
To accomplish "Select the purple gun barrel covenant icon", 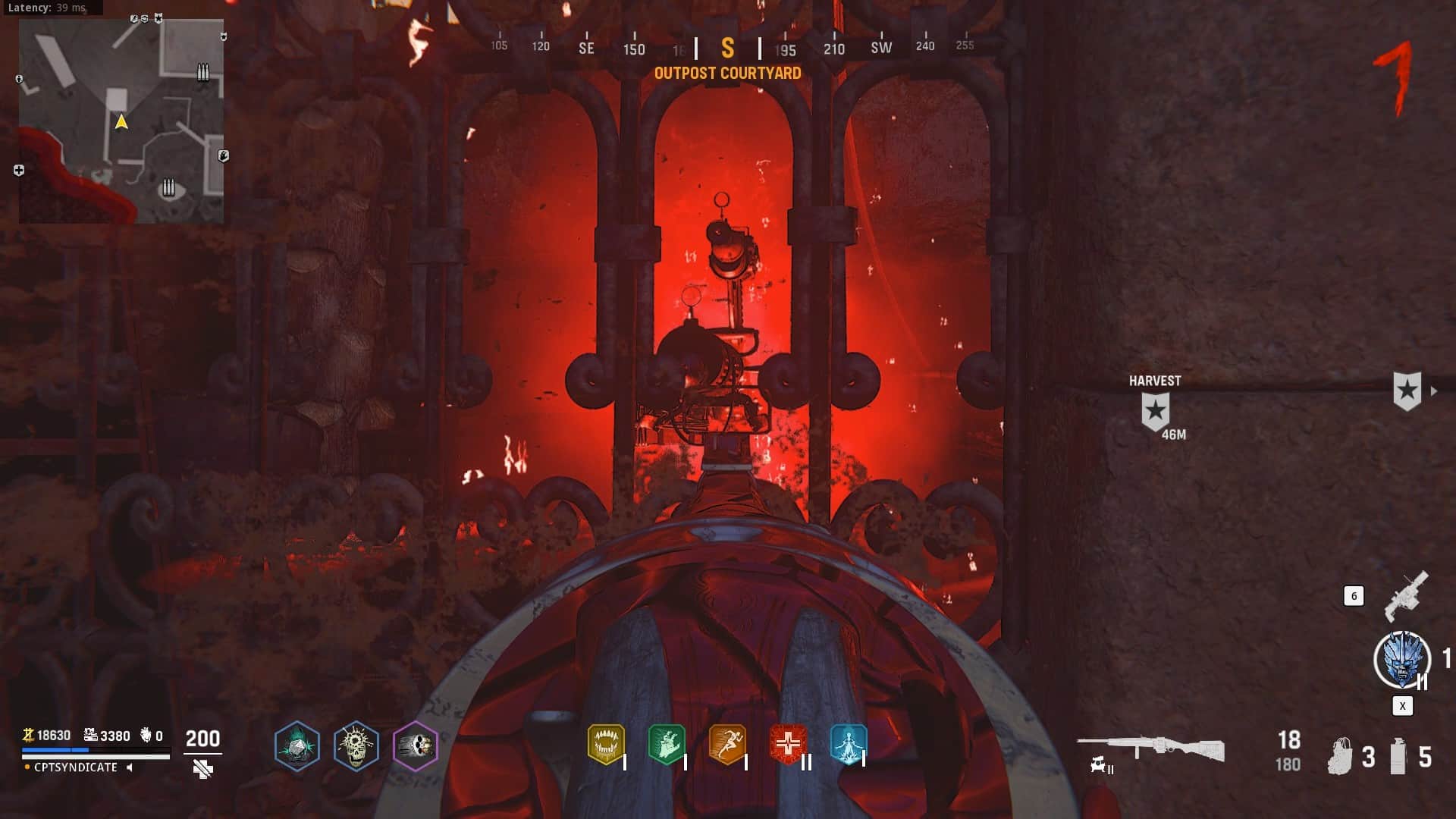I will tap(415, 746).
